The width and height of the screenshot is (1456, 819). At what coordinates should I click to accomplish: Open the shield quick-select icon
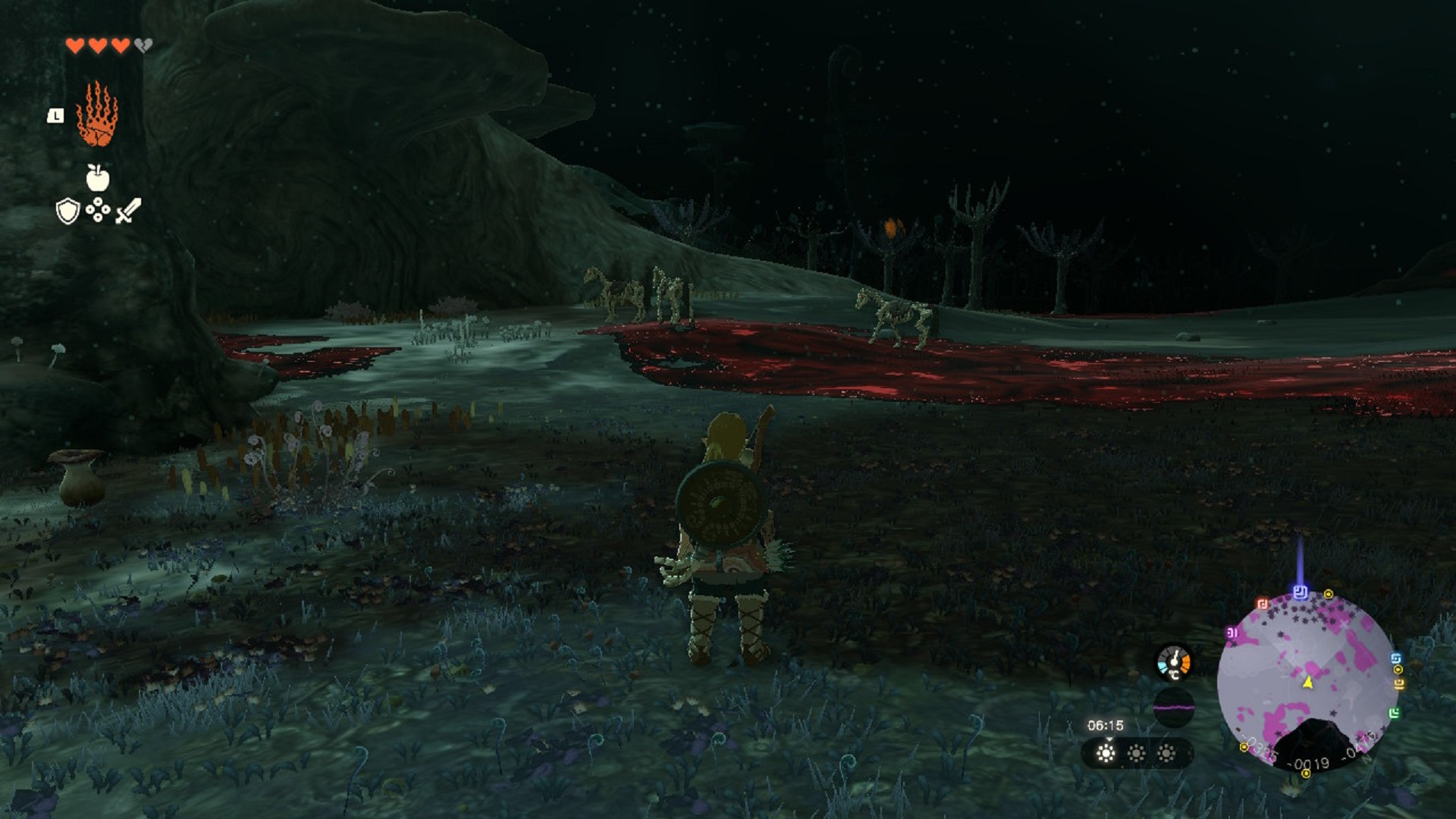pyautogui.click(x=68, y=211)
